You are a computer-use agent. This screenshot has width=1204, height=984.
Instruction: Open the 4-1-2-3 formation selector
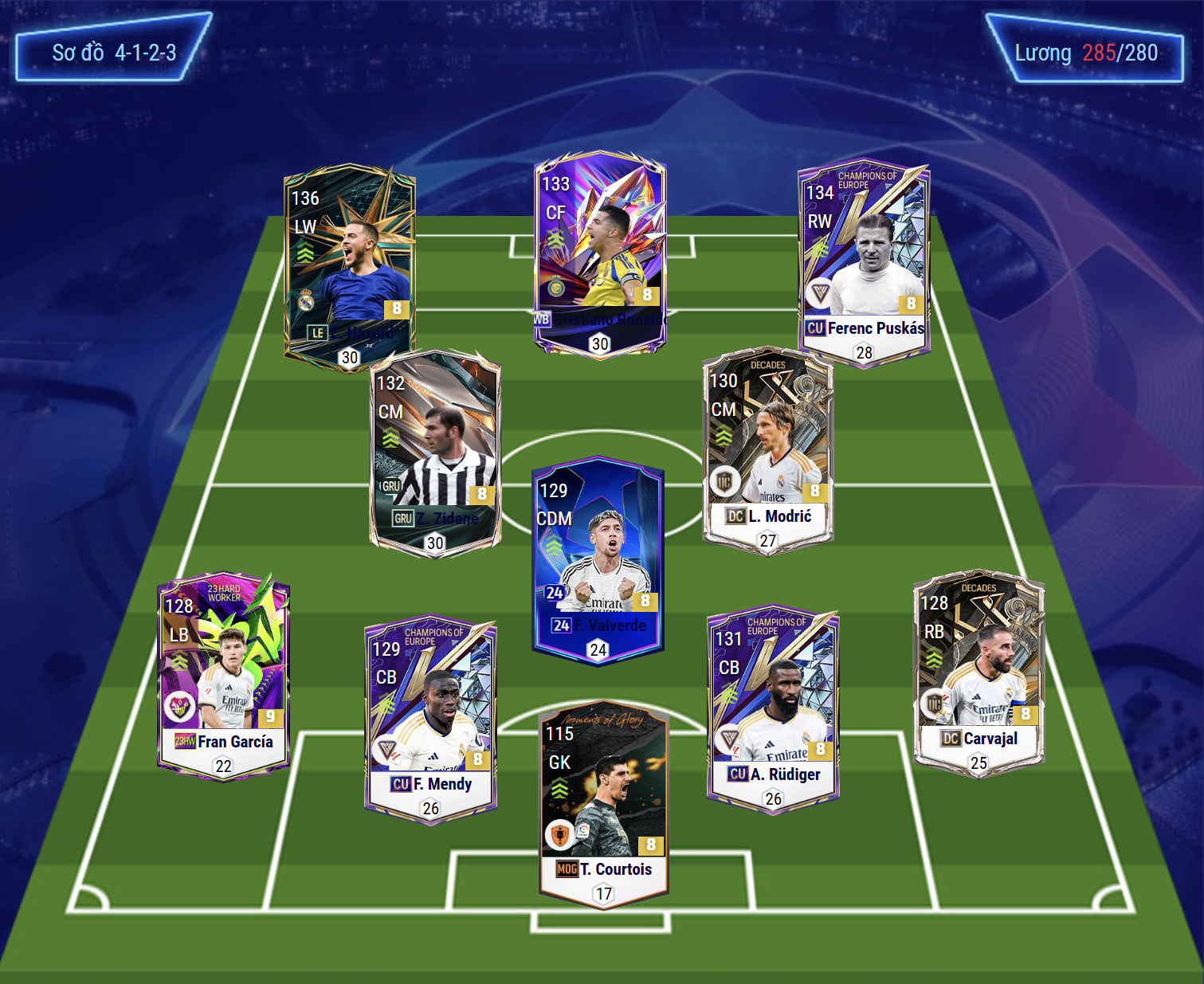tap(113, 53)
